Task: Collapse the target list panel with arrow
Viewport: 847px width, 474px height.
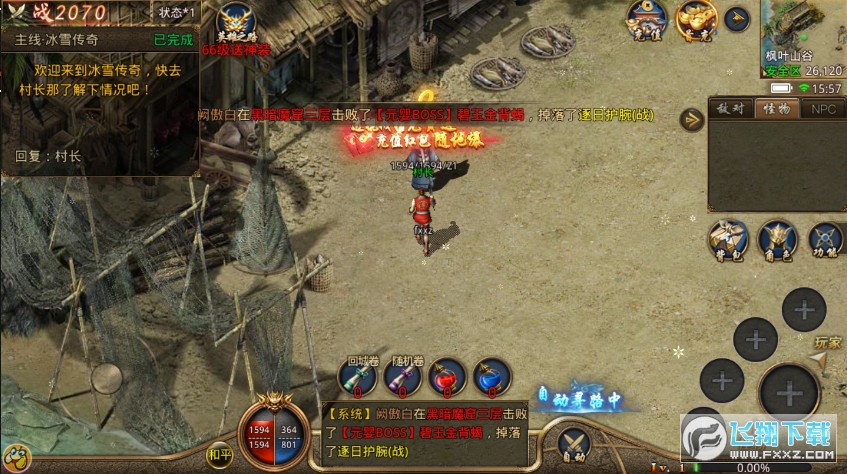Action: click(692, 120)
